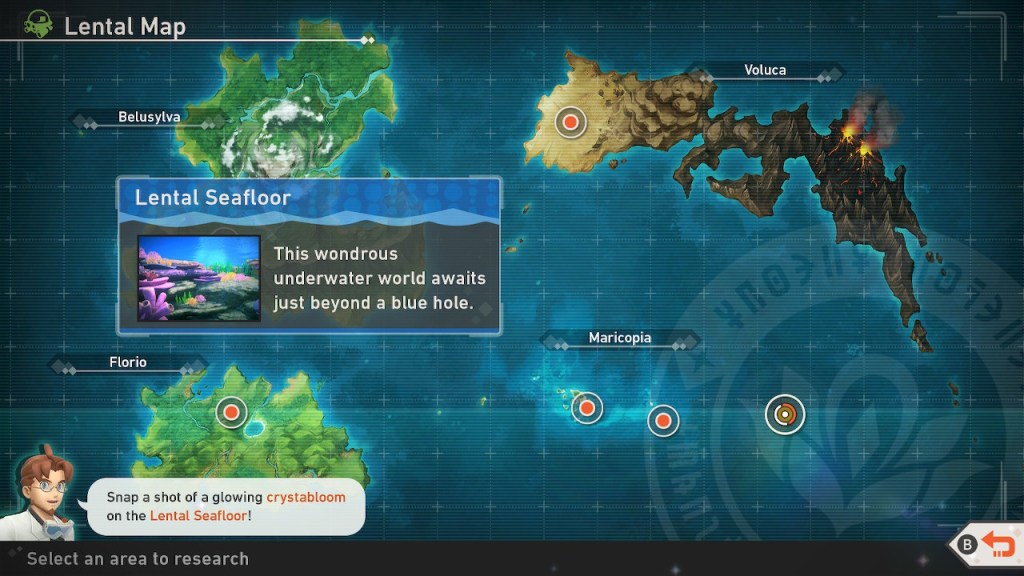The width and height of the screenshot is (1024, 576).
Task: Choose the Florio island area marker
Action: point(231,411)
